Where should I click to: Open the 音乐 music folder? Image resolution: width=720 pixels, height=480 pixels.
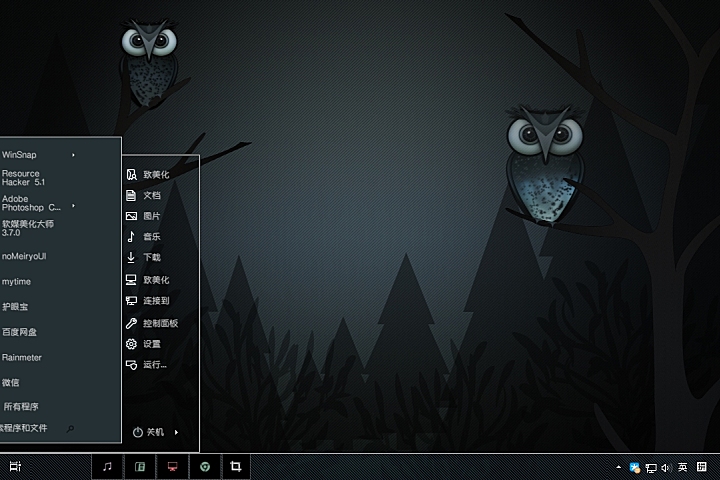151,237
